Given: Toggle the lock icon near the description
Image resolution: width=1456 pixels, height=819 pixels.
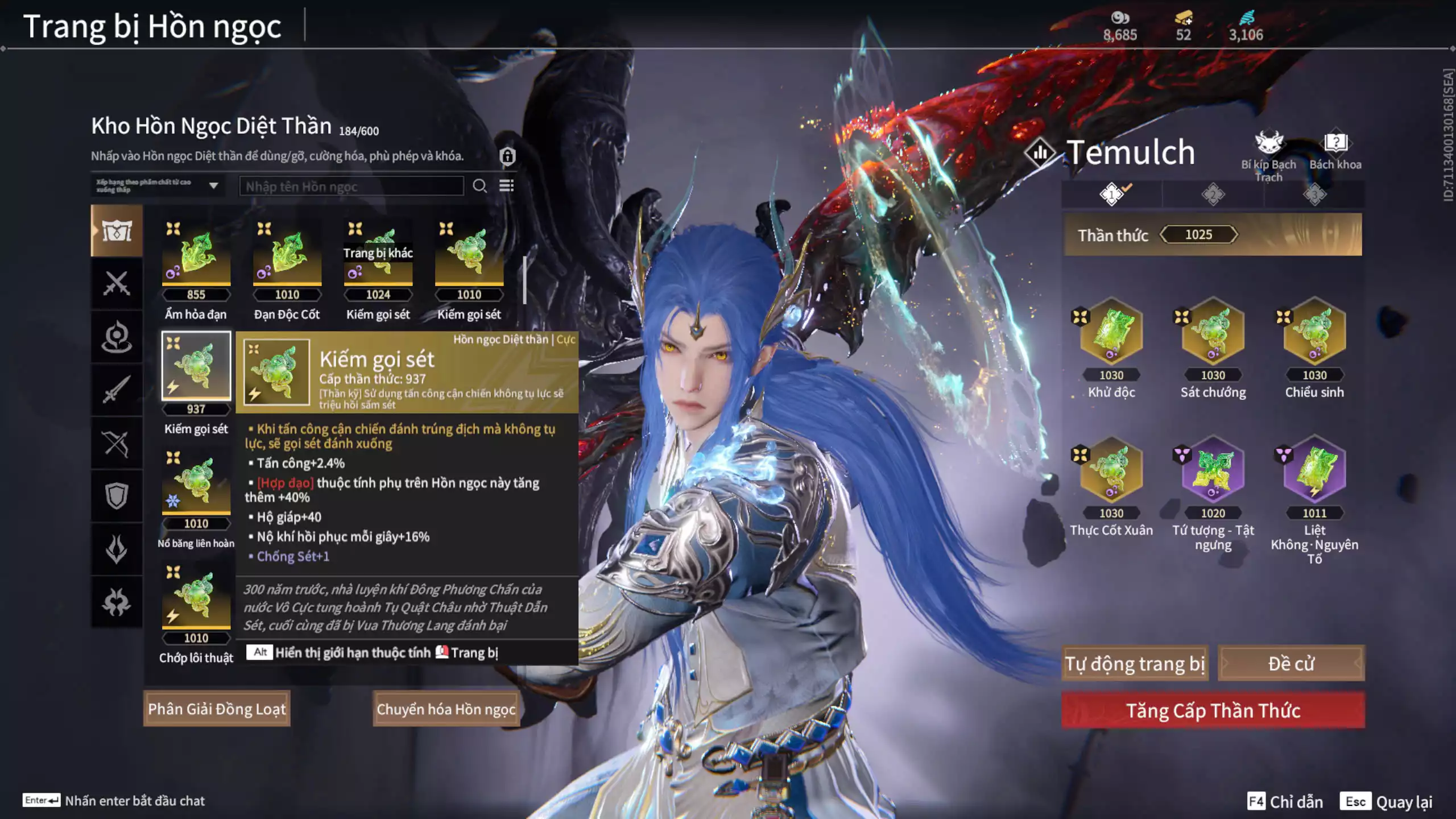Looking at the screenshot, I should (x=507, y=156).
